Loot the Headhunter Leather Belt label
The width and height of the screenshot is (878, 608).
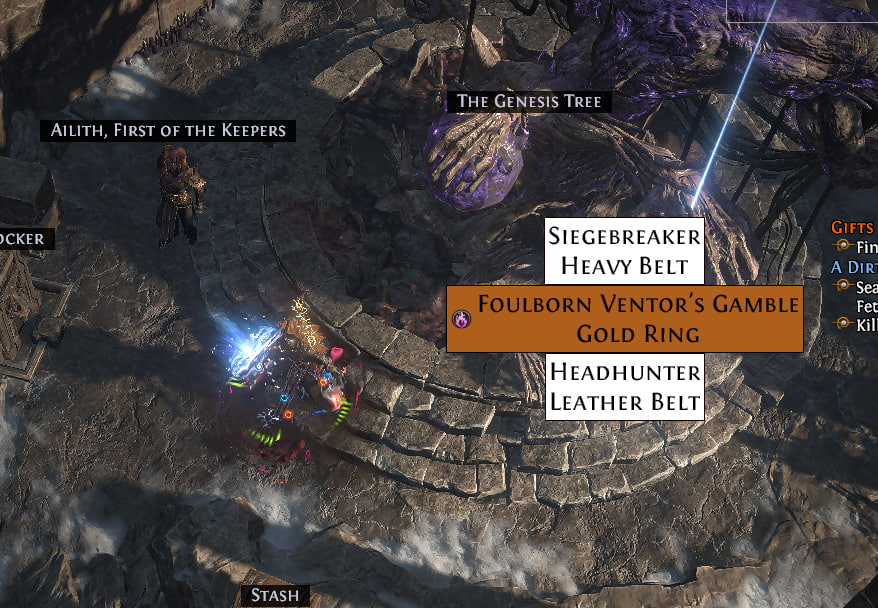click(x=624, y=387)
